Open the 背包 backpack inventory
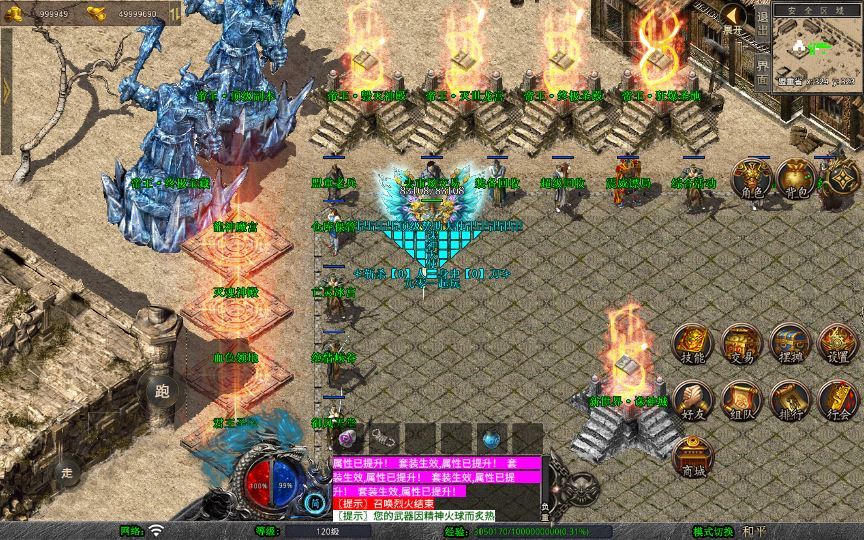This screenshot has width=864, height=540. pyautogui.click(x=796, y=180)
